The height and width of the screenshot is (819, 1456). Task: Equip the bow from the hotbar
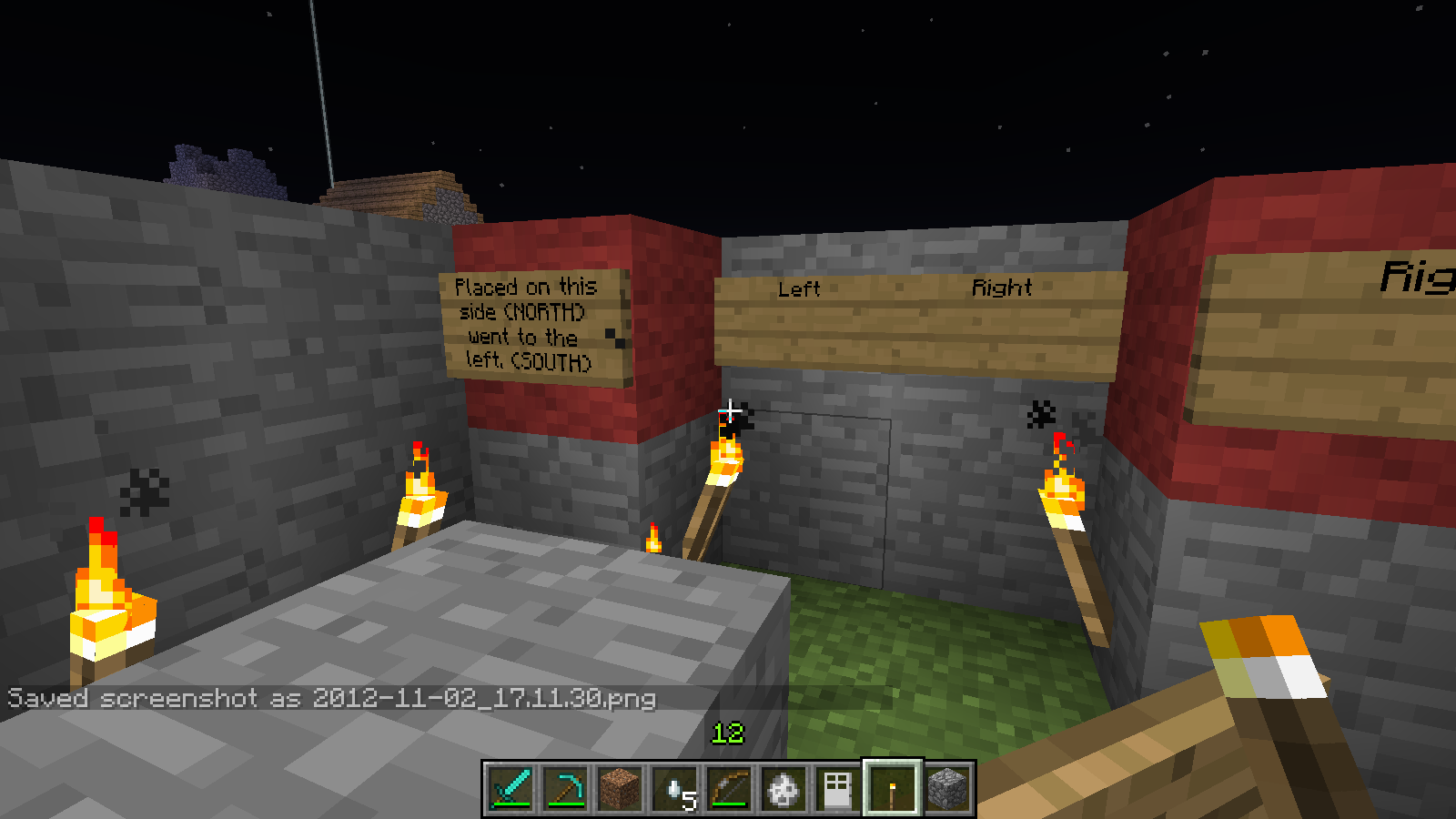click(729, 788)
